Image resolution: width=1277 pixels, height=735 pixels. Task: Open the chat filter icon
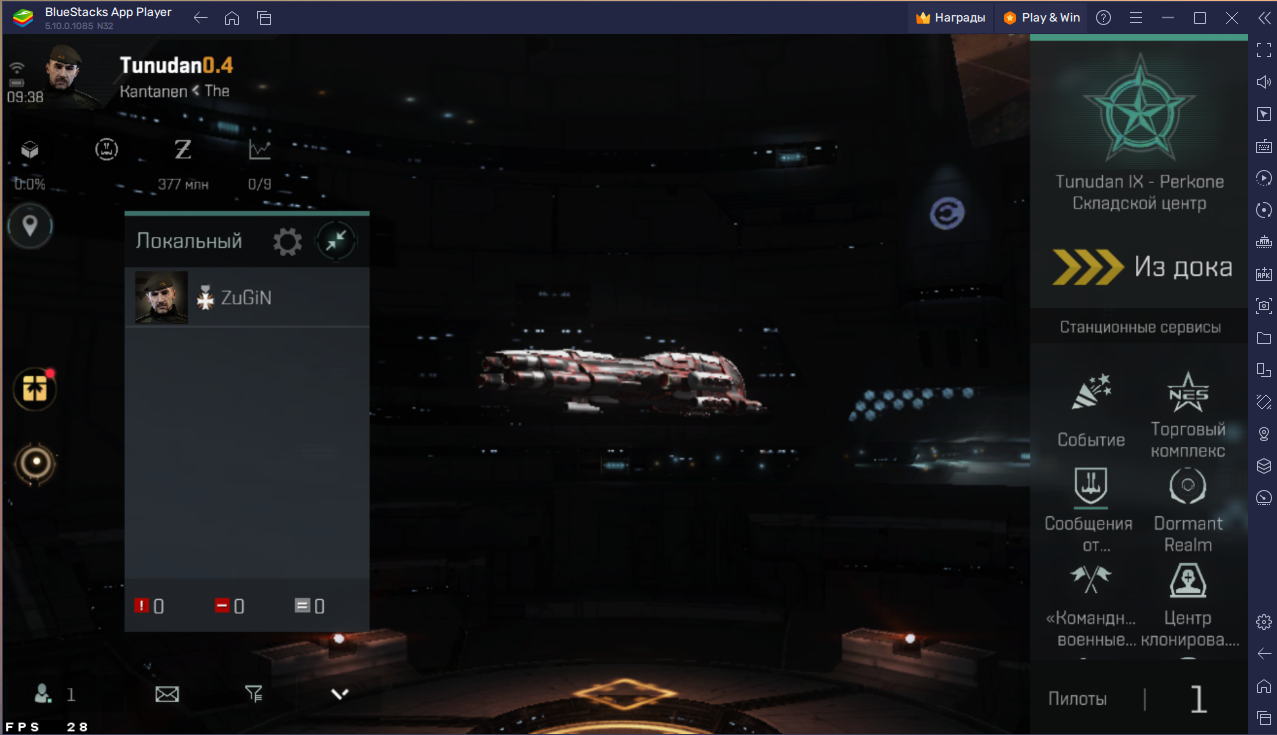click(254, 693)
